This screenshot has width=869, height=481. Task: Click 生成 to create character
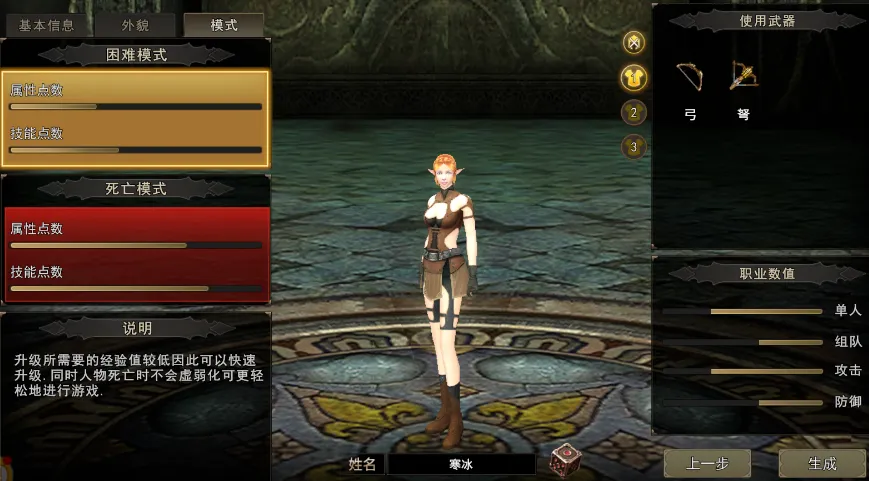pyautogui.click(x=822, y=463)
